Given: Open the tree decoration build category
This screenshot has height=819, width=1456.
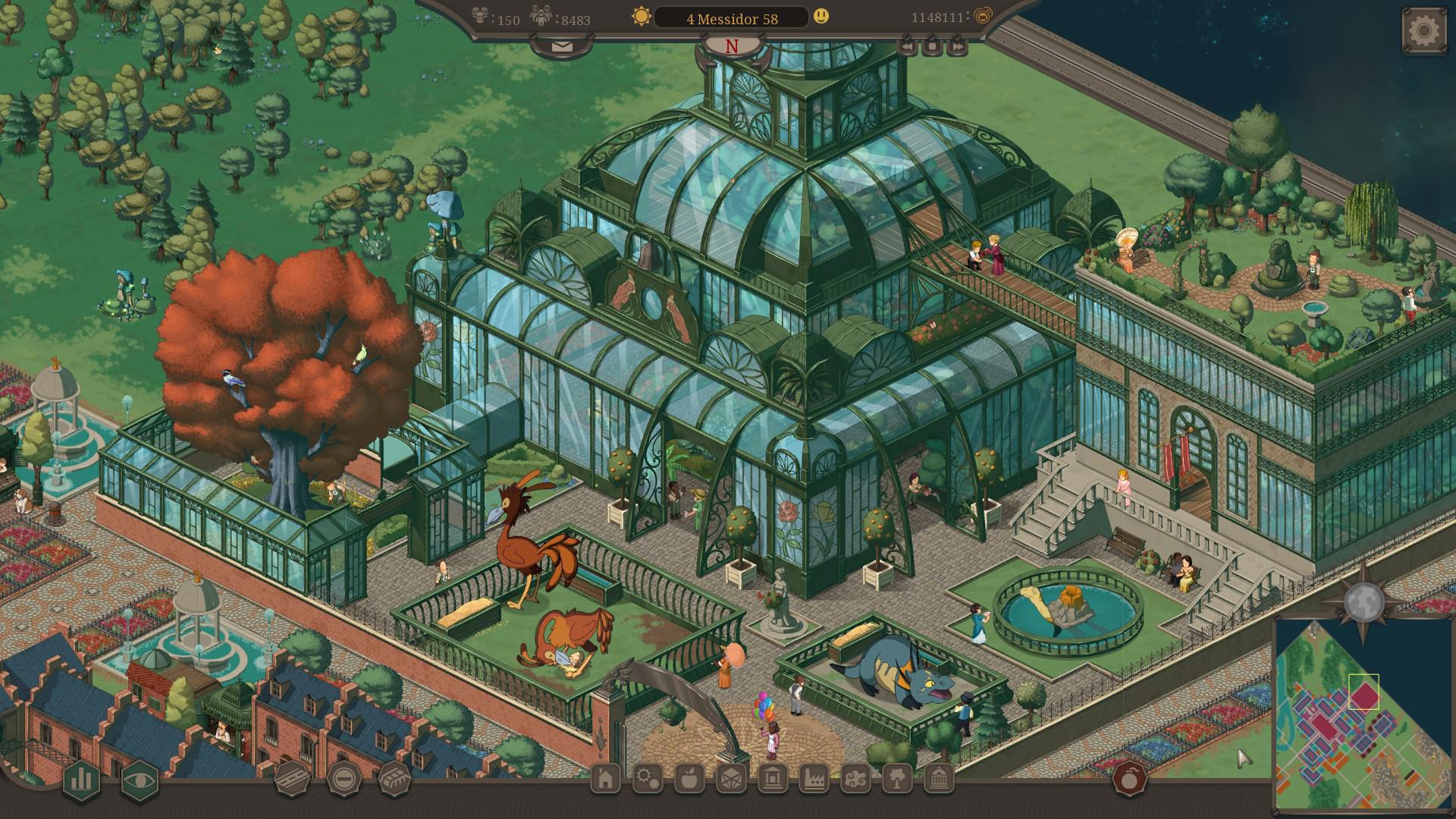Looking at the screenshot, I should click(x=897, y=778).
